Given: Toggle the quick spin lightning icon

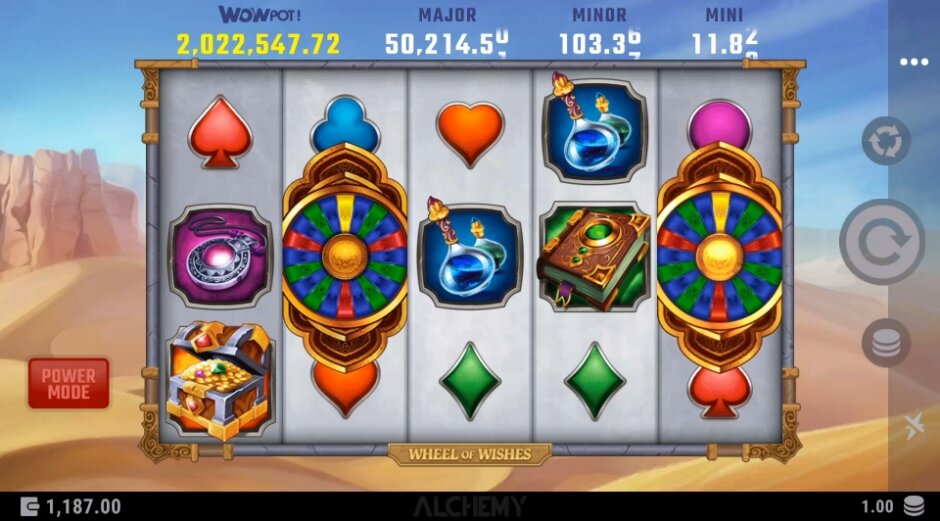Looking at the screenshot, I should click(913, 427).
